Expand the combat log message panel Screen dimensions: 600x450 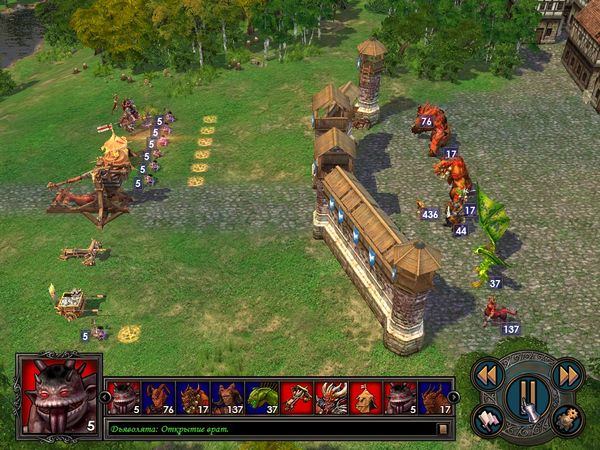[441, 429]
